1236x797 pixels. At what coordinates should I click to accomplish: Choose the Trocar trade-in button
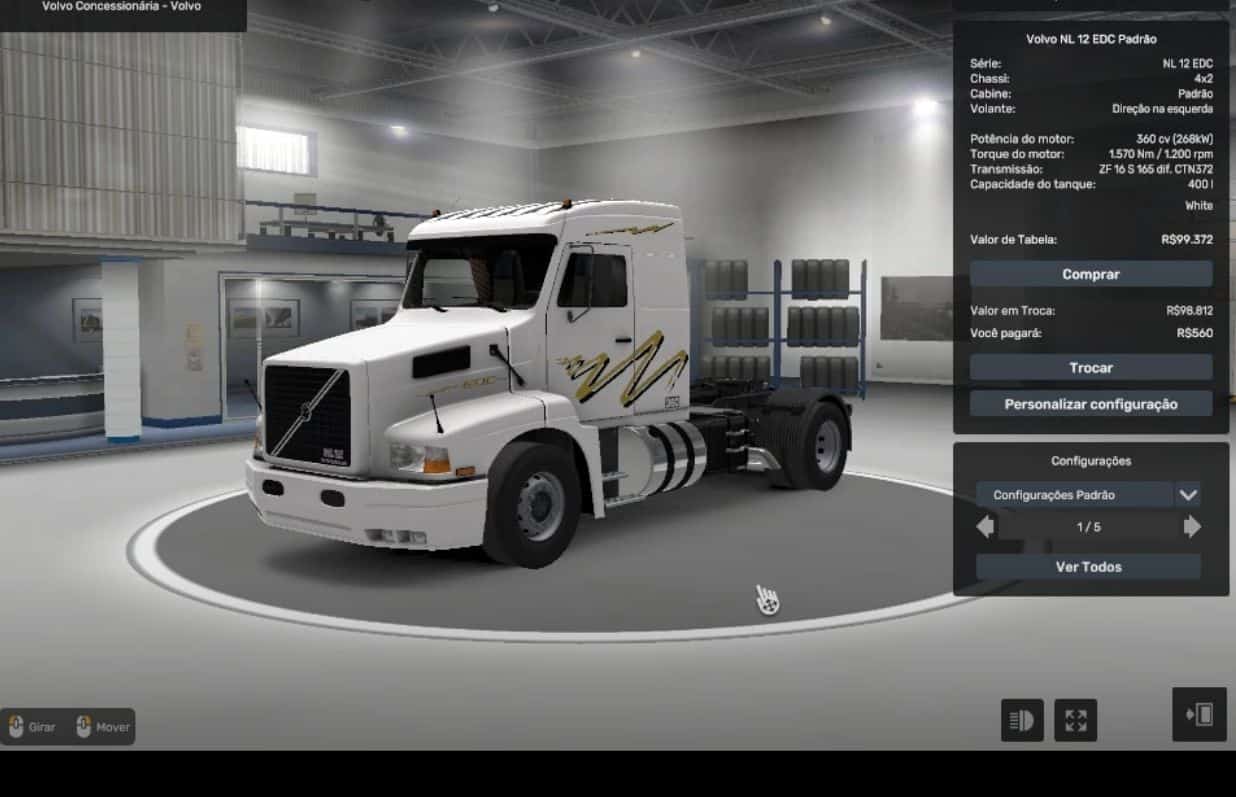pyautogui.click(x=1090, y=368)
